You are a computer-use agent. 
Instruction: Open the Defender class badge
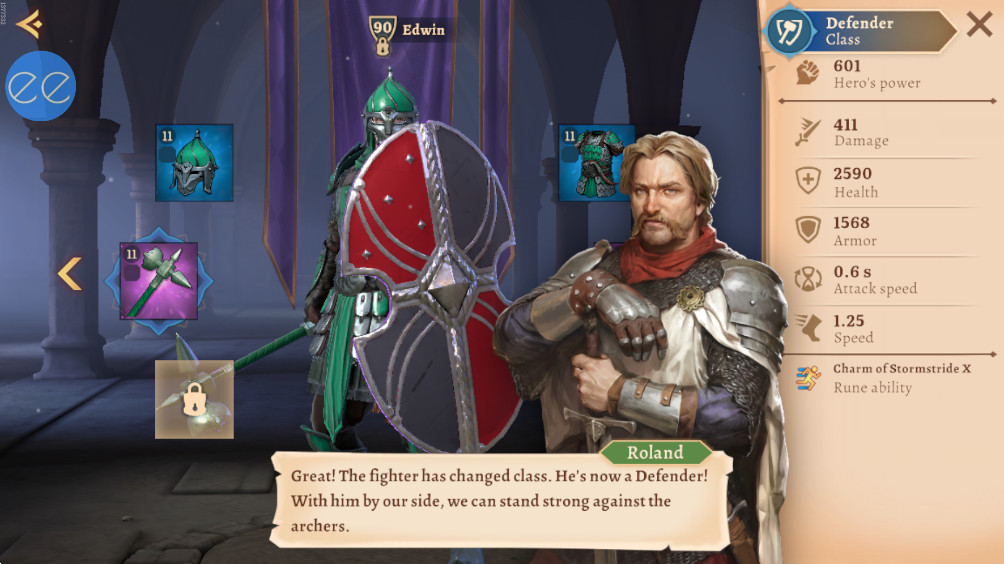pyautogui.click(x=789, y=31)
